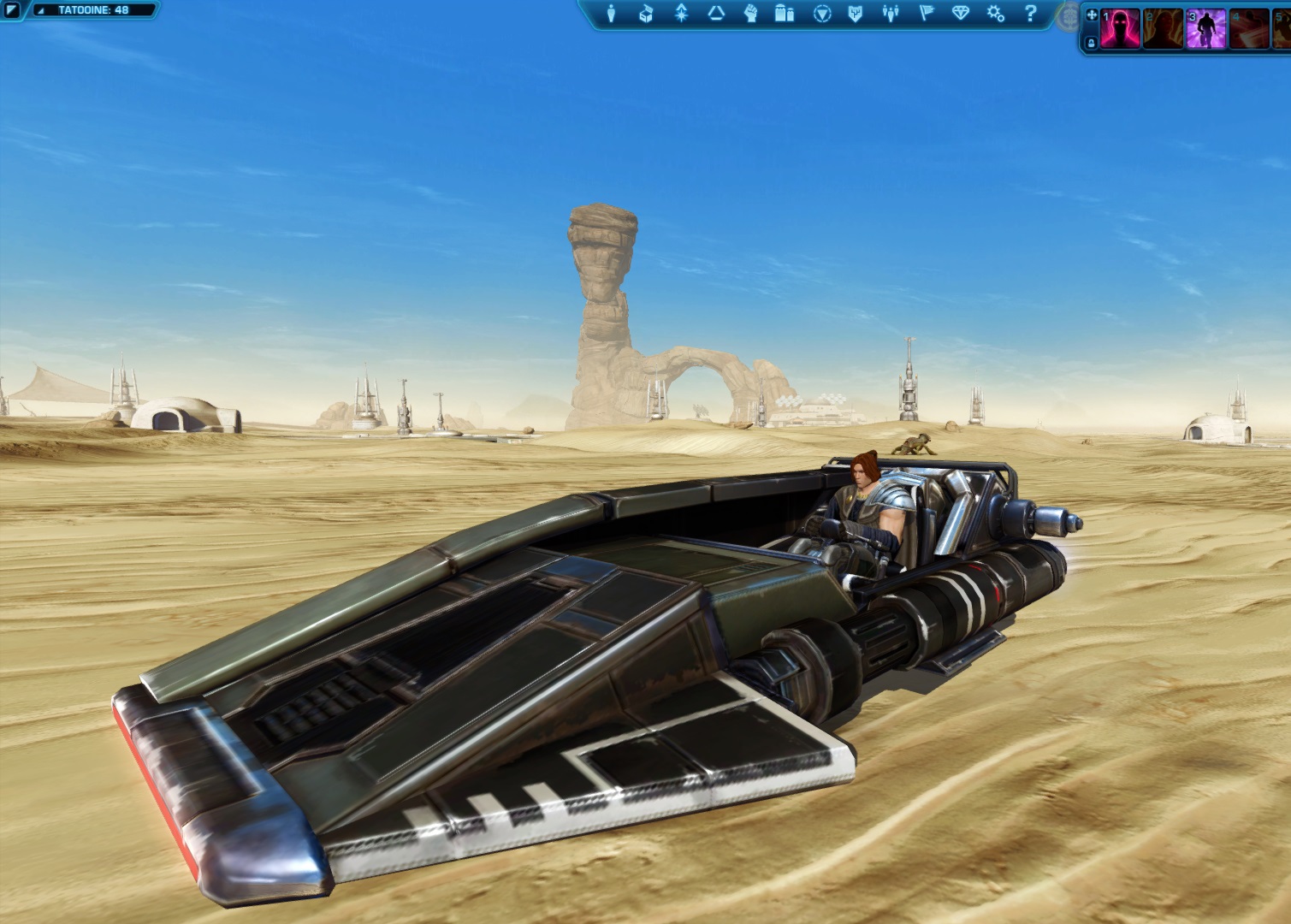Open the three-person group icon
Screen dimensions: 1291x924
click(891, 14)
